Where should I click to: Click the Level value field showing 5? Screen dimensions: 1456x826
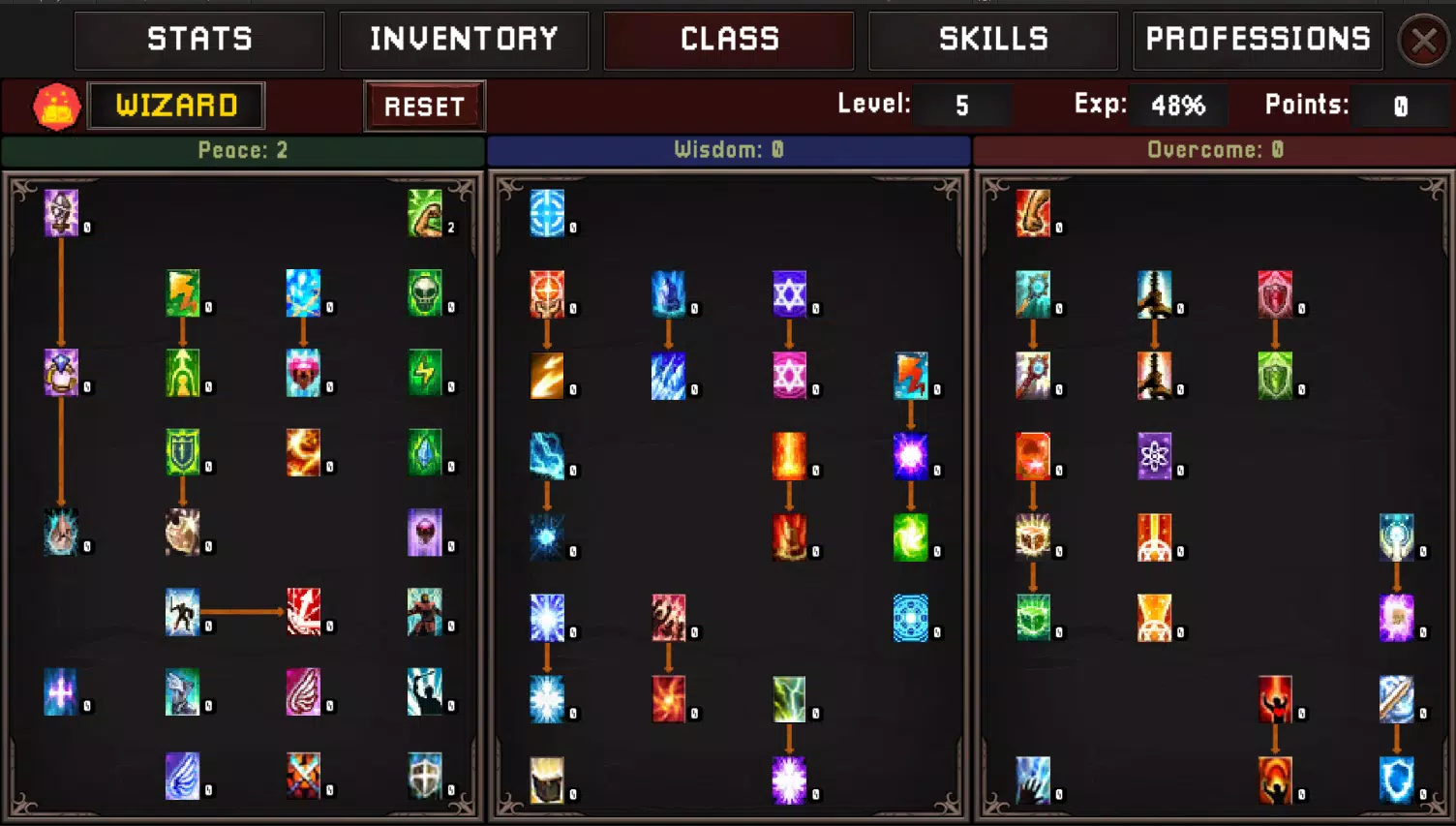[x=962, y=106]
